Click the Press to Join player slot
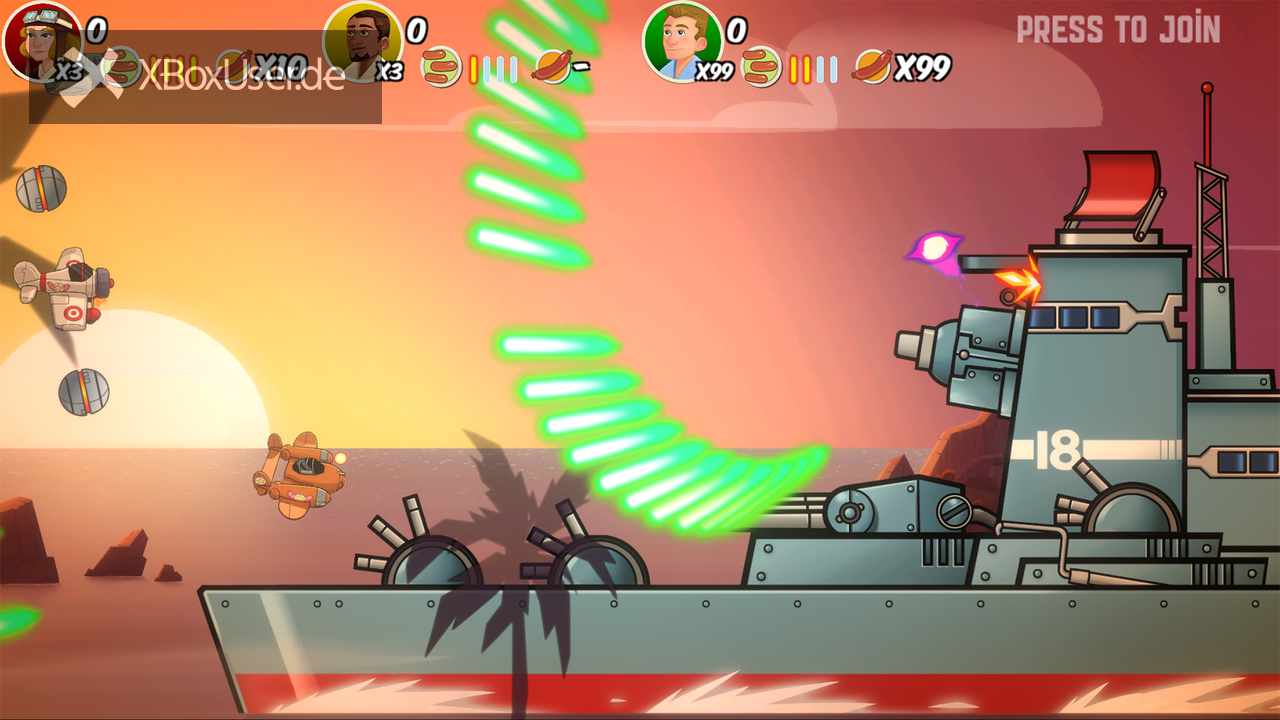Viewport: 1280px width, 720px height. [1118, 30]
